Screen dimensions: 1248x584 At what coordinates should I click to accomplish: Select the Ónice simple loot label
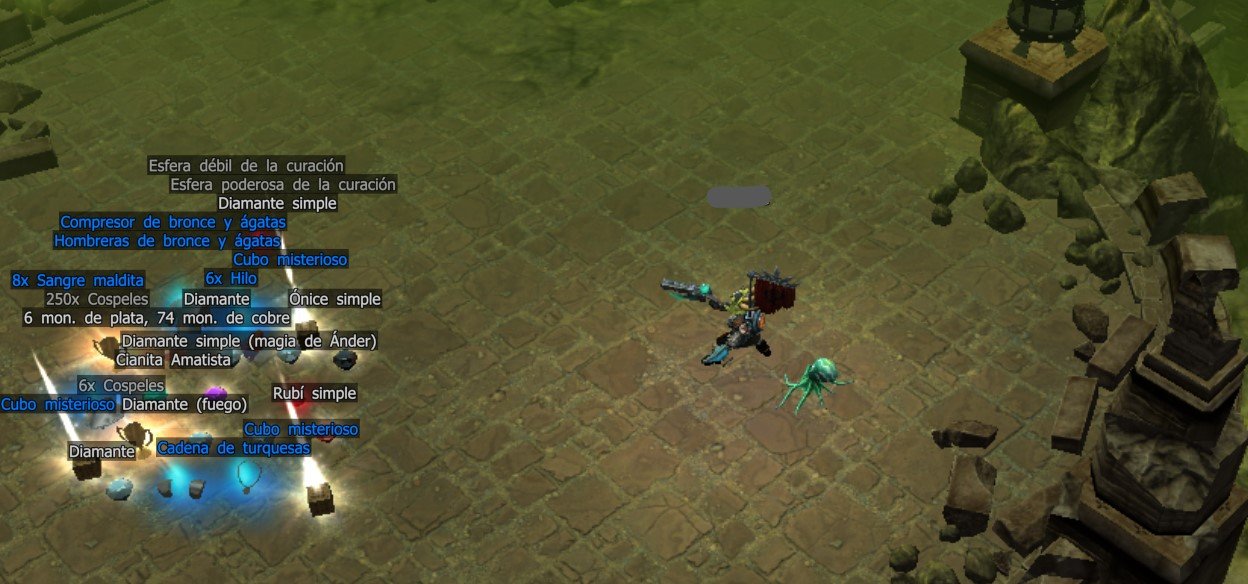tap(335, 299)
